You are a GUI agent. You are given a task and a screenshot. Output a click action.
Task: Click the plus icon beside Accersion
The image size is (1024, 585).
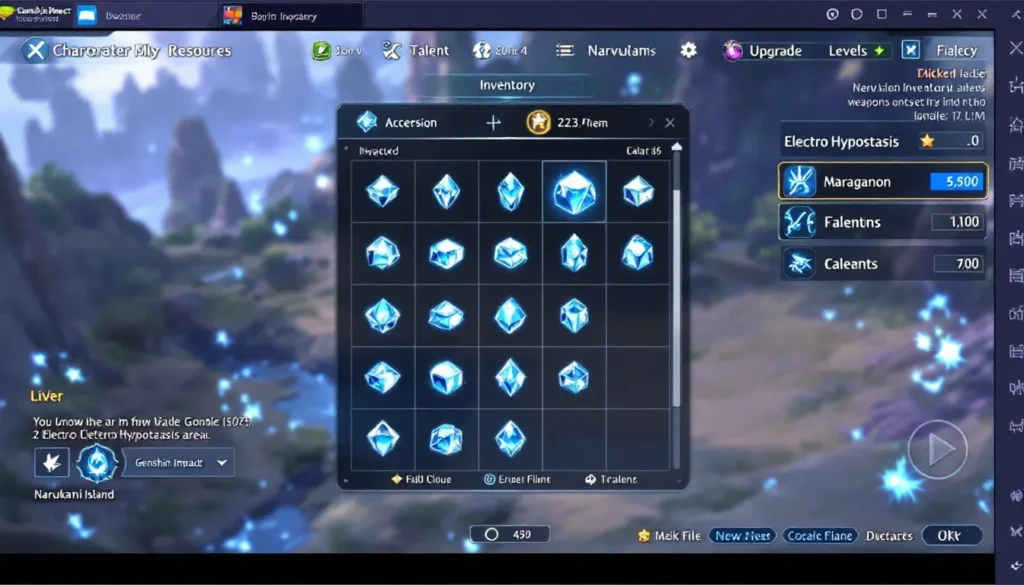(x=493, y=123)
